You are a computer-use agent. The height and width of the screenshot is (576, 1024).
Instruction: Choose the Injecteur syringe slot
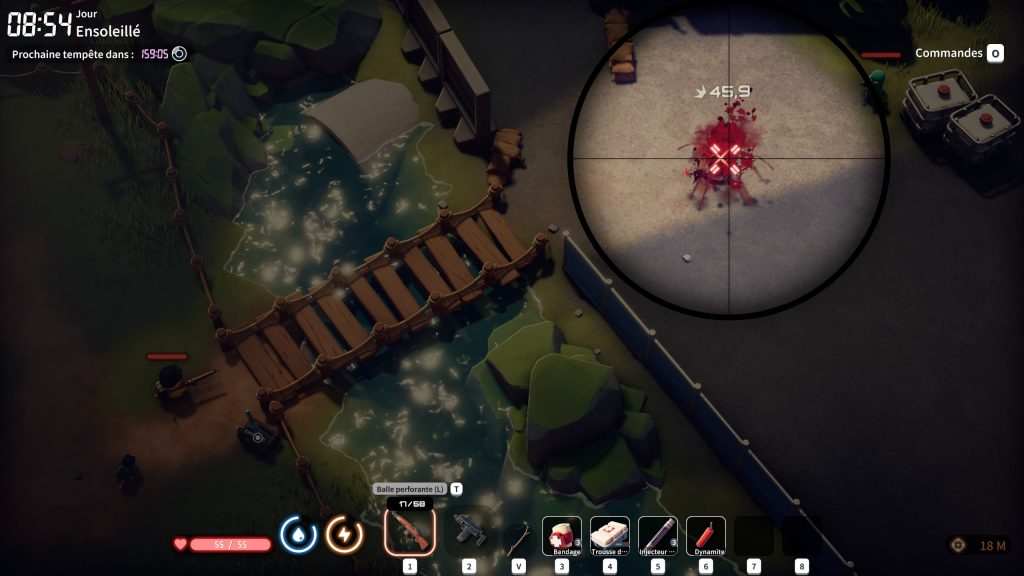tap(658, 536)
